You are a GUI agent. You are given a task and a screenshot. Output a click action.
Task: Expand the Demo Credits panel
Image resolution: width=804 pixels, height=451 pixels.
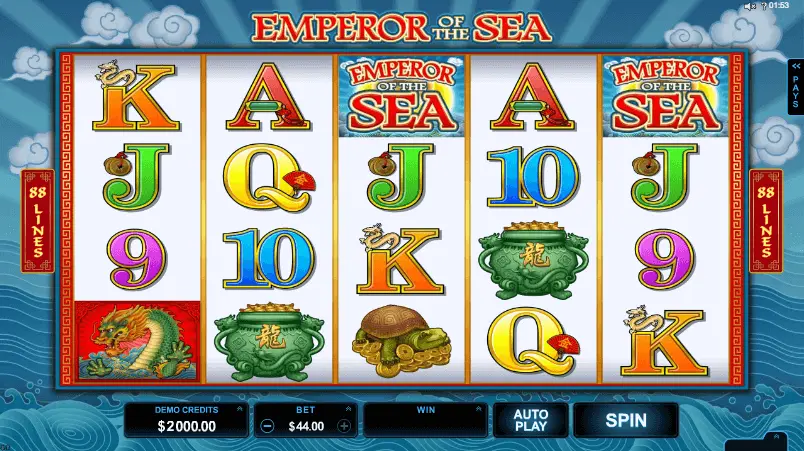coord(239,409)
